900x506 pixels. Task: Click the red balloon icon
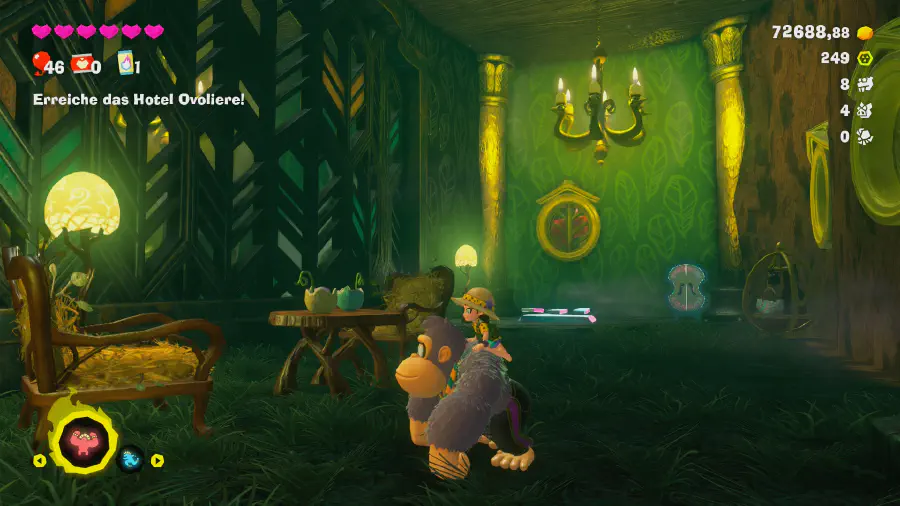41,64
